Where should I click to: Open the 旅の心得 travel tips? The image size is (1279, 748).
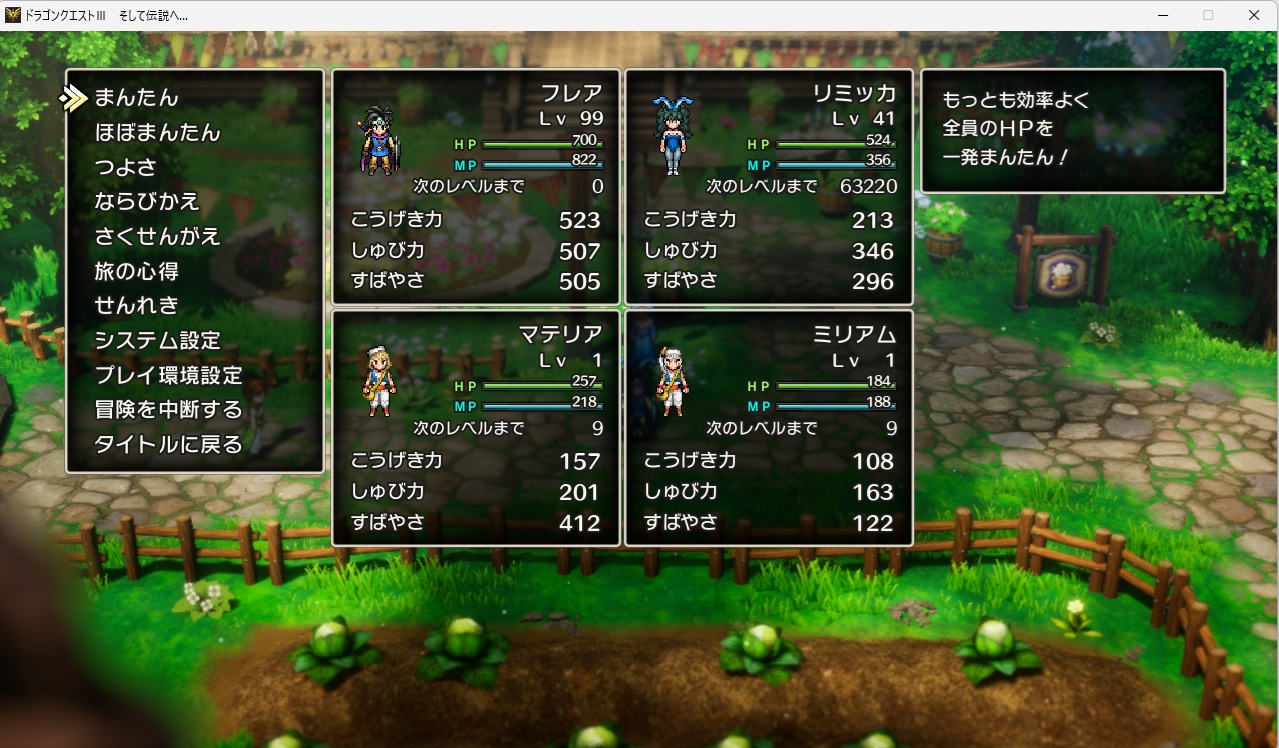(x=137, y=271)
